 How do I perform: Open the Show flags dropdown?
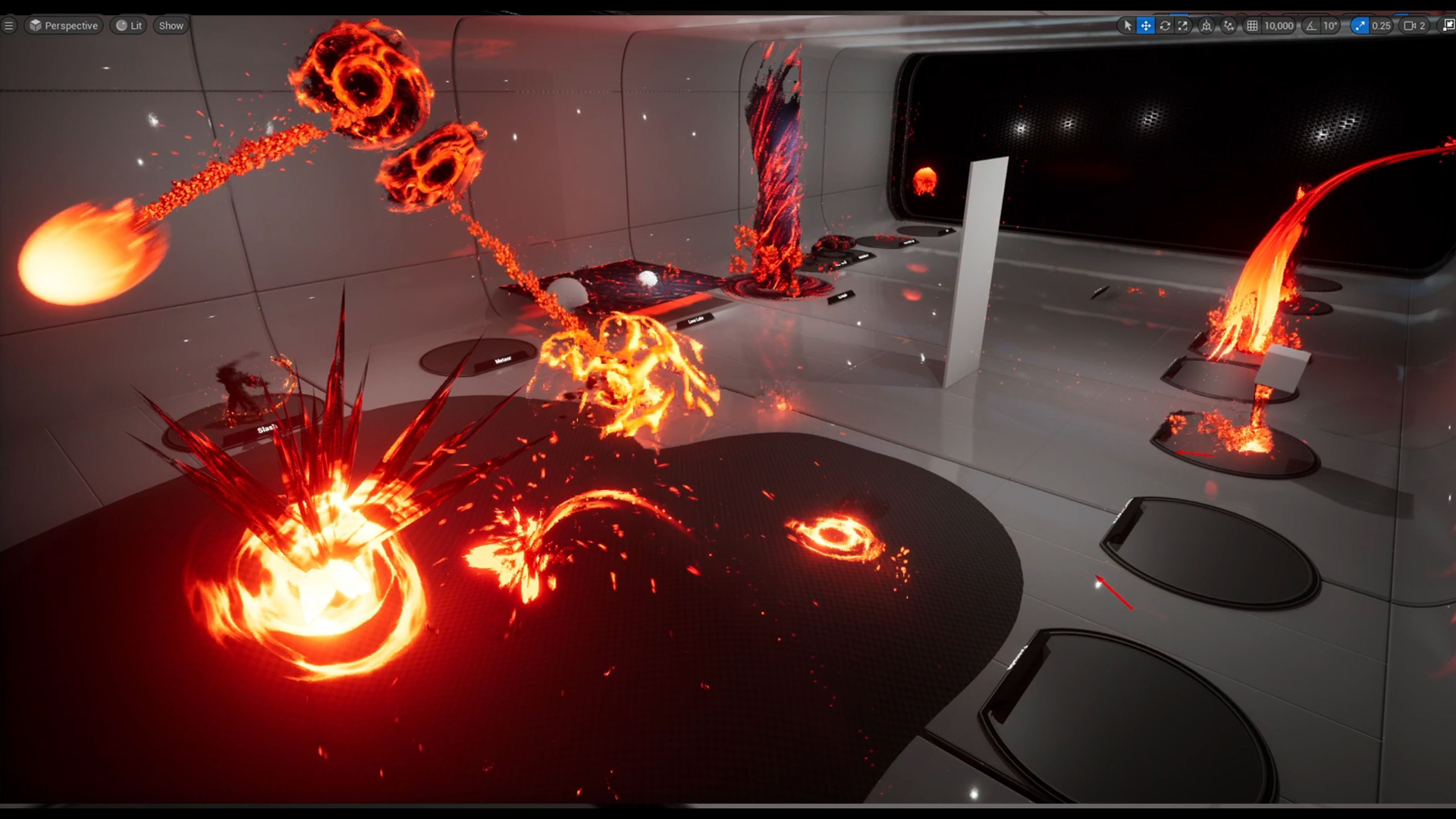tap(170, 25)
